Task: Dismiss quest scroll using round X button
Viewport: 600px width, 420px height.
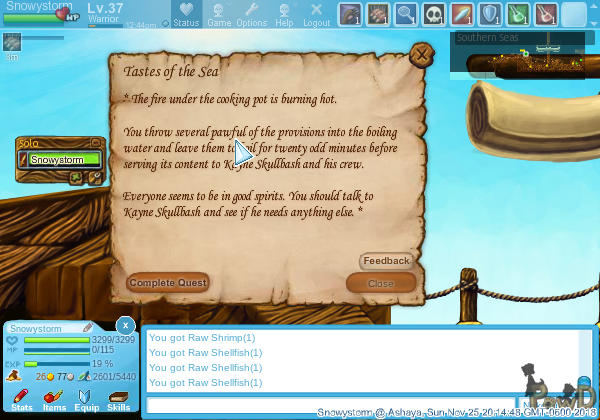Action: 422,54
